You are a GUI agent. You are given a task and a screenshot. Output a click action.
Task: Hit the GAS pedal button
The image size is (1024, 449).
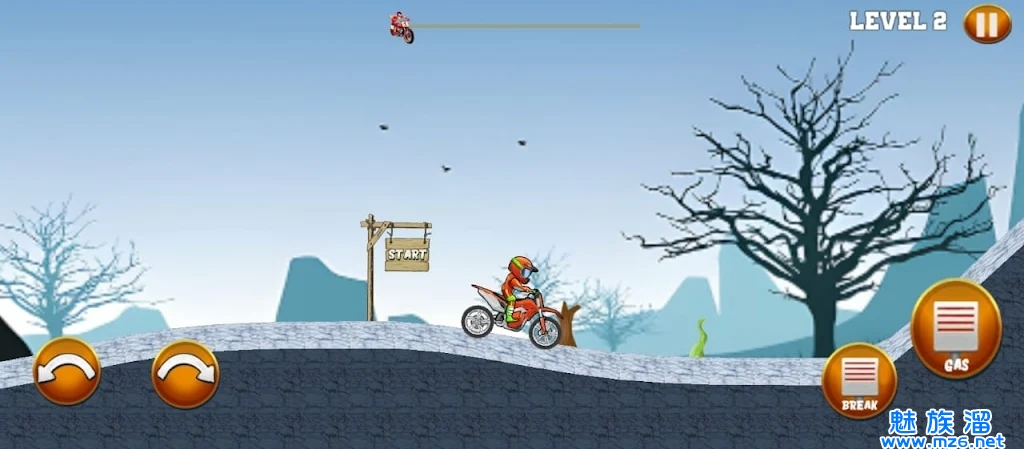956,329
